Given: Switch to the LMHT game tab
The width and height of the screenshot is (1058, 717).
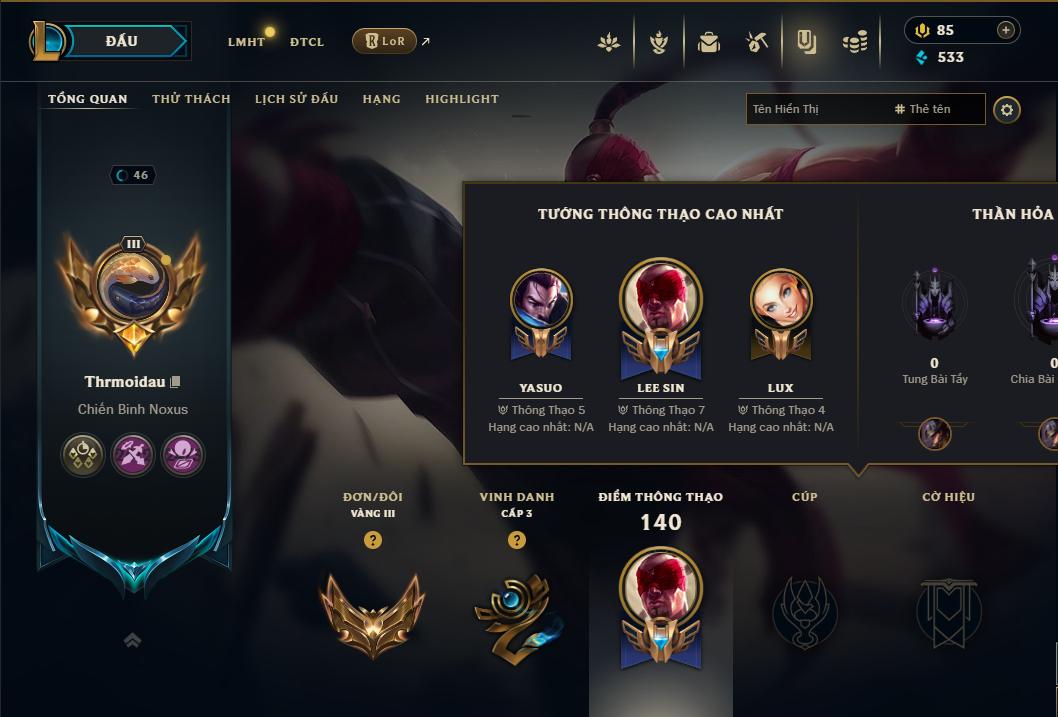Looking at the screenshot, I should pos(246,42).
